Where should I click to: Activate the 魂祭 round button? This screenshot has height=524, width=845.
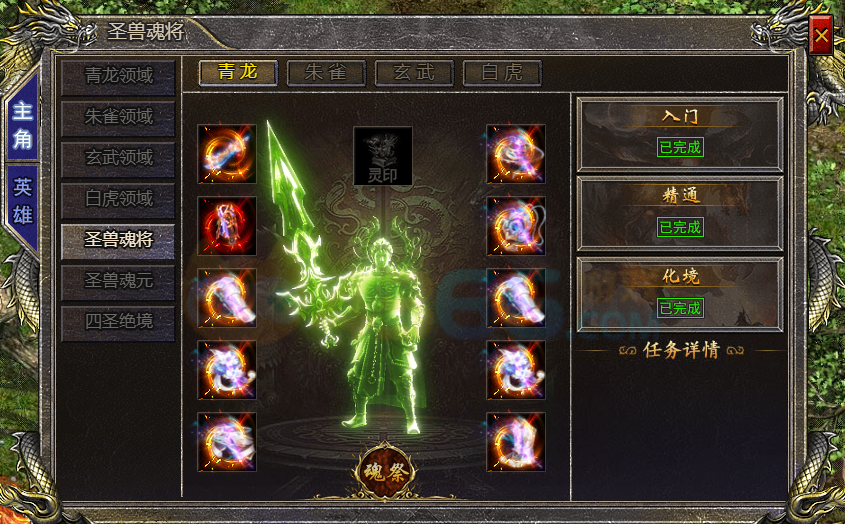click(385, 470)
